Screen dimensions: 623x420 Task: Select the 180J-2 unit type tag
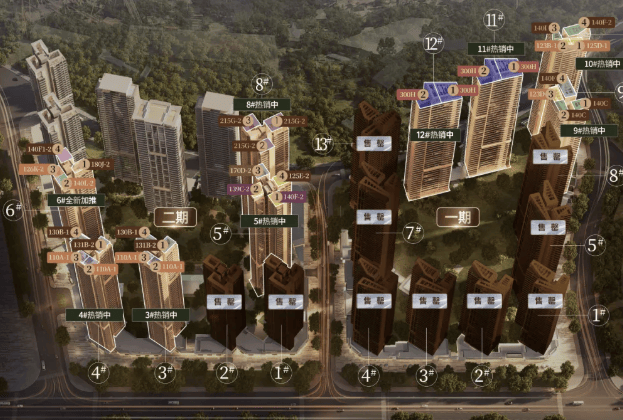point(100,165)
